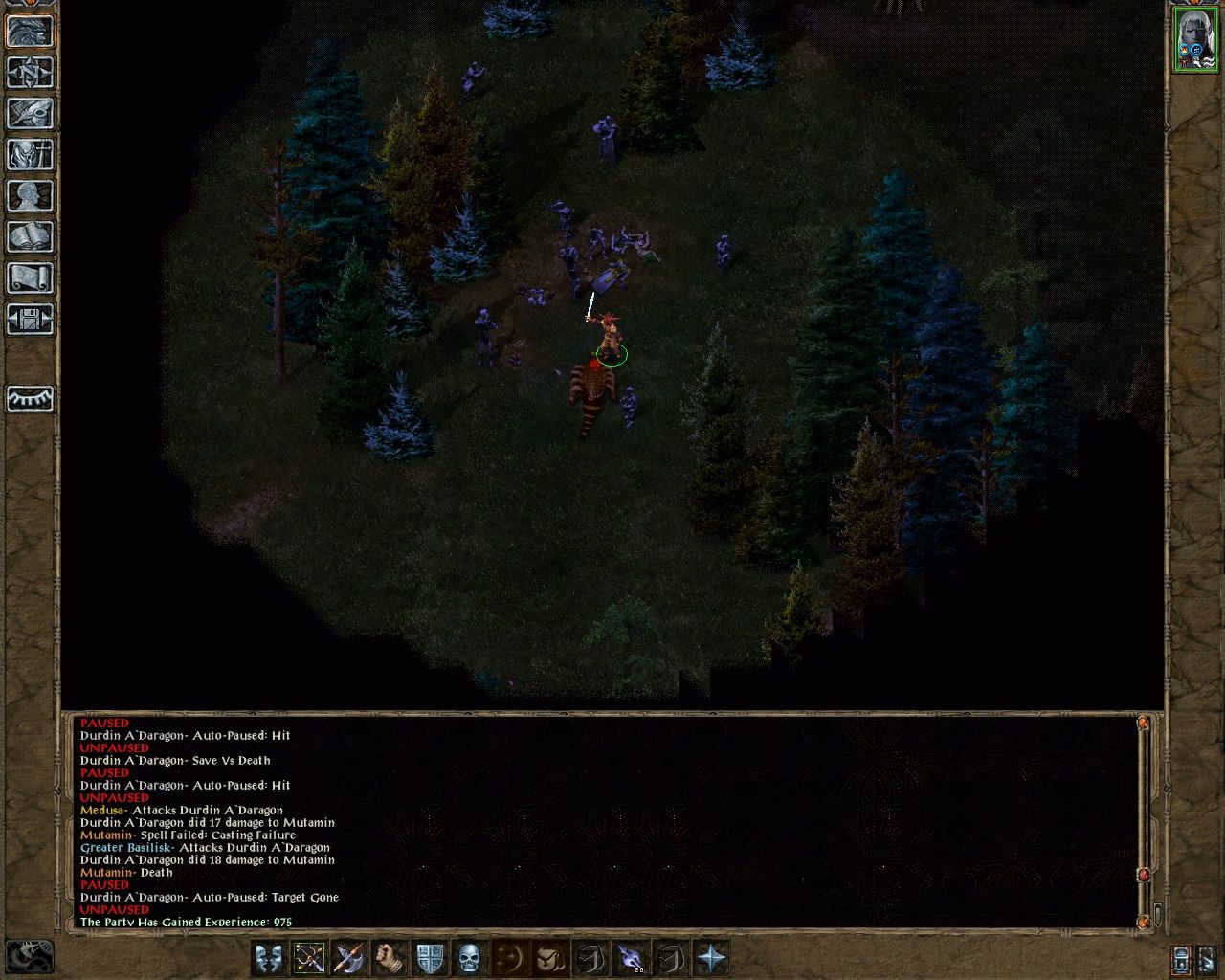This screenshot has height=980, width=1225.
Task: Select the crossbow weapon slot
Action: coord(309,957)
